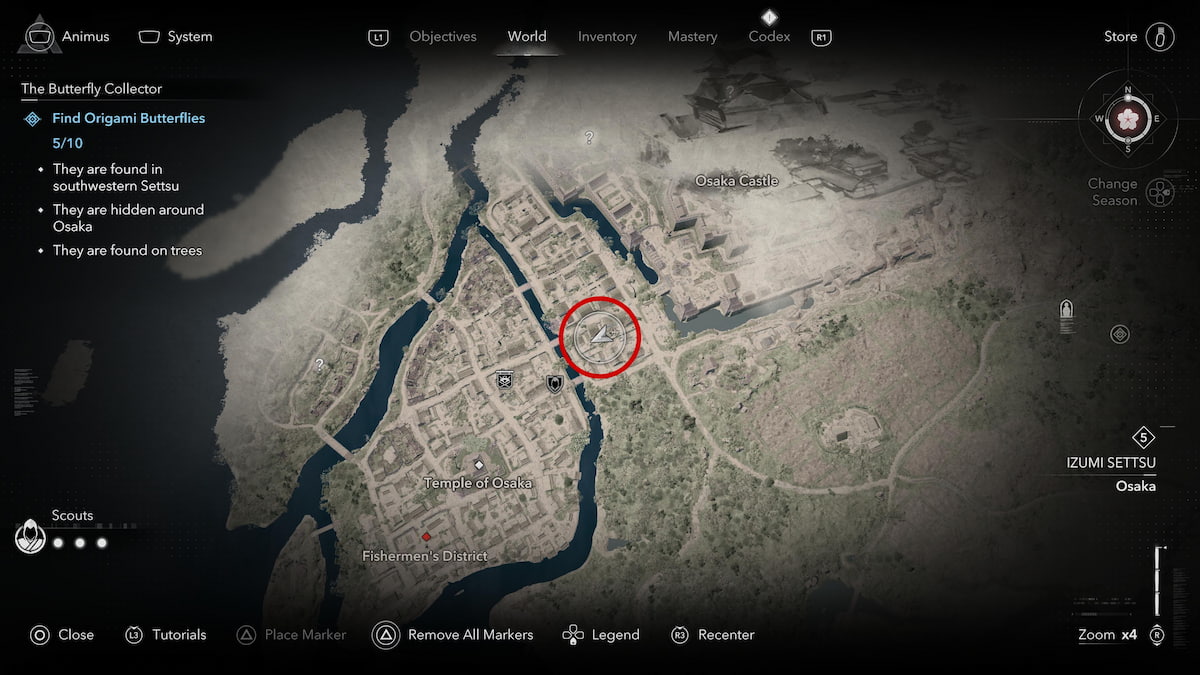Switch to the Objectives tab
Viewport: 1200px width, 675px height.
(x=442, y=37)
